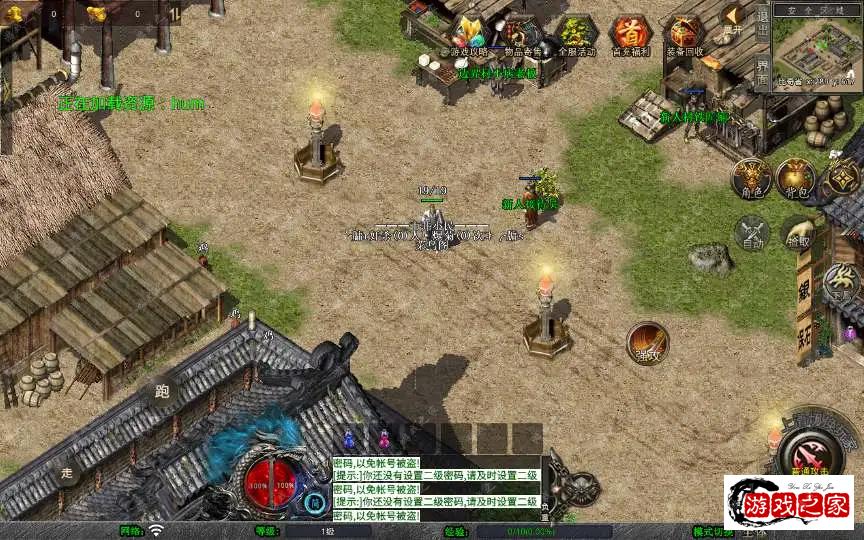Open the 首充福利 first-recharge bonus
This screenshot has width=864, height=540.
pos(629,34)
